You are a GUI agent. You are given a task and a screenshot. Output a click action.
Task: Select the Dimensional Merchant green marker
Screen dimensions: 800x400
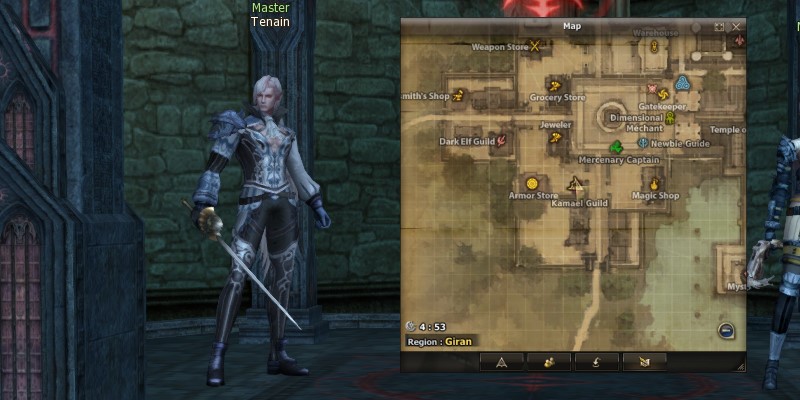[x=670, y=118]
